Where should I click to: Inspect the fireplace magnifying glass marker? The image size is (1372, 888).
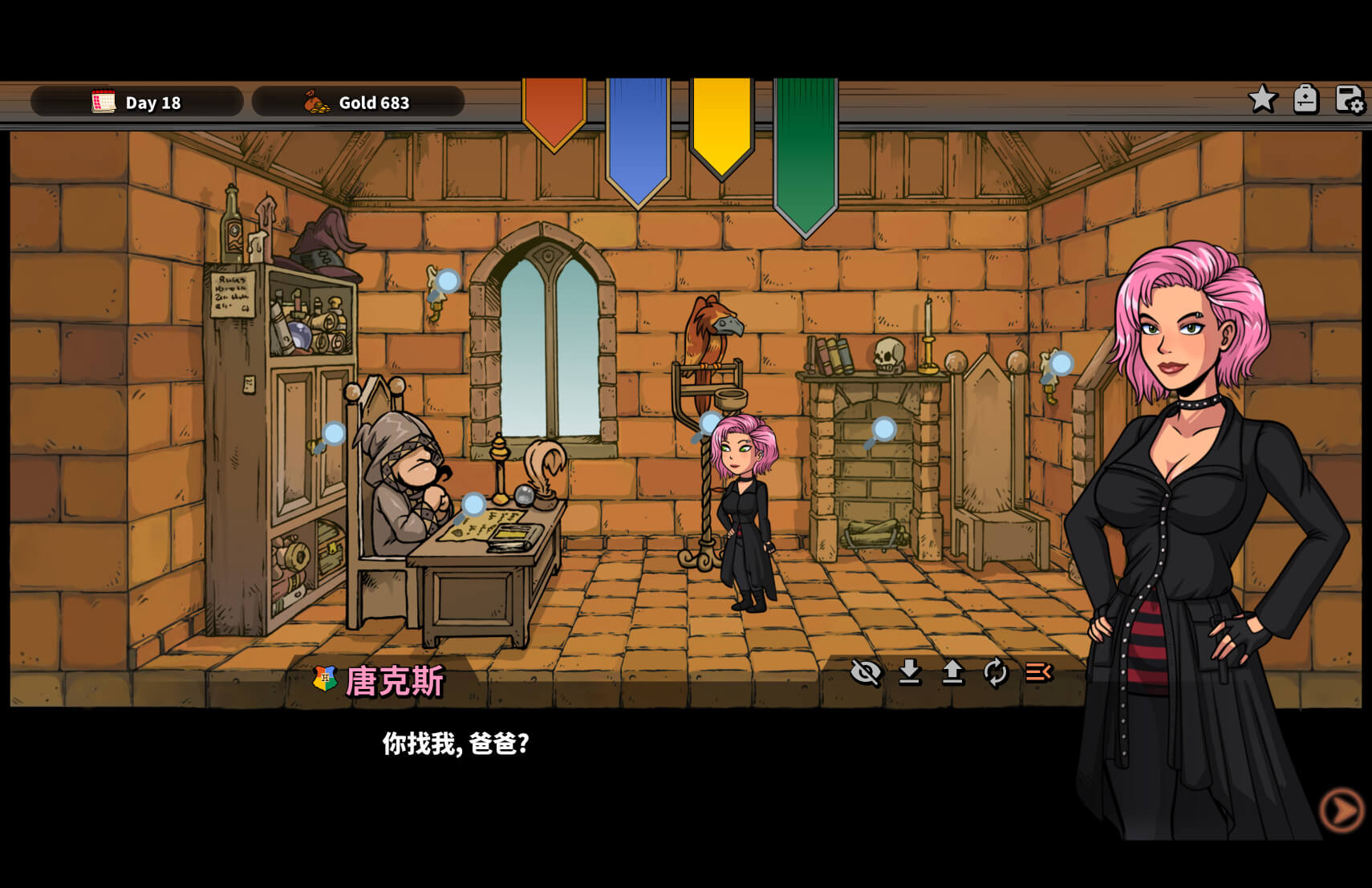tap(881, 432)
